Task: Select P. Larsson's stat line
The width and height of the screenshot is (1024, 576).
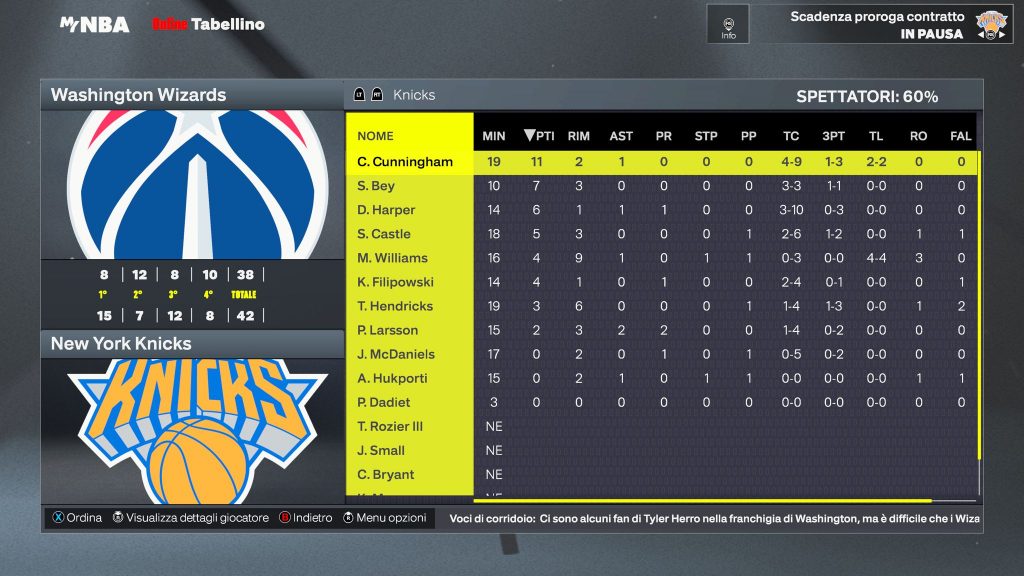Action: 388,330
